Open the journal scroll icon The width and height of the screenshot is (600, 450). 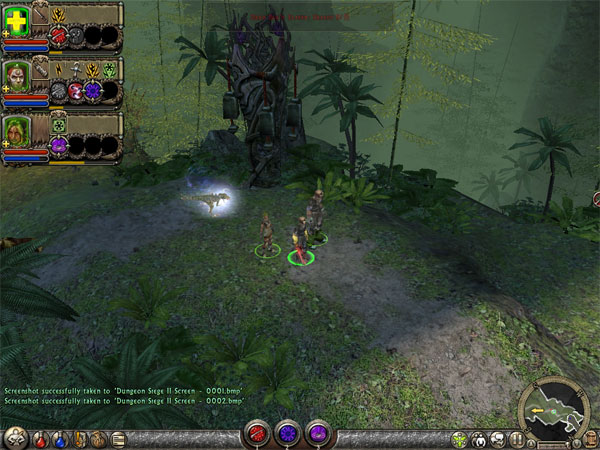[118, 438]
